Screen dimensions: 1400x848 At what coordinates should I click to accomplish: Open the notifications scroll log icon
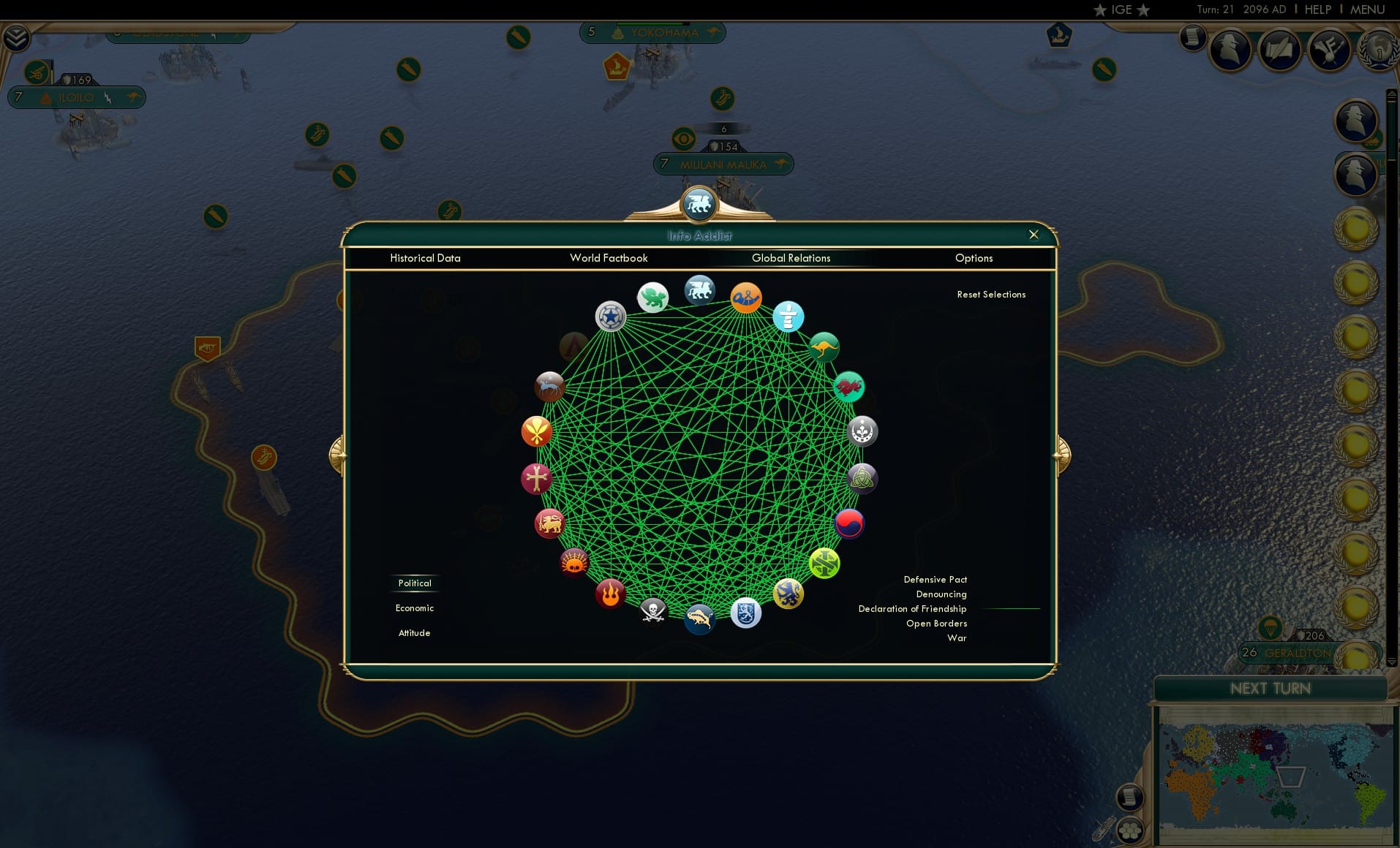[x=1192, y=37]
